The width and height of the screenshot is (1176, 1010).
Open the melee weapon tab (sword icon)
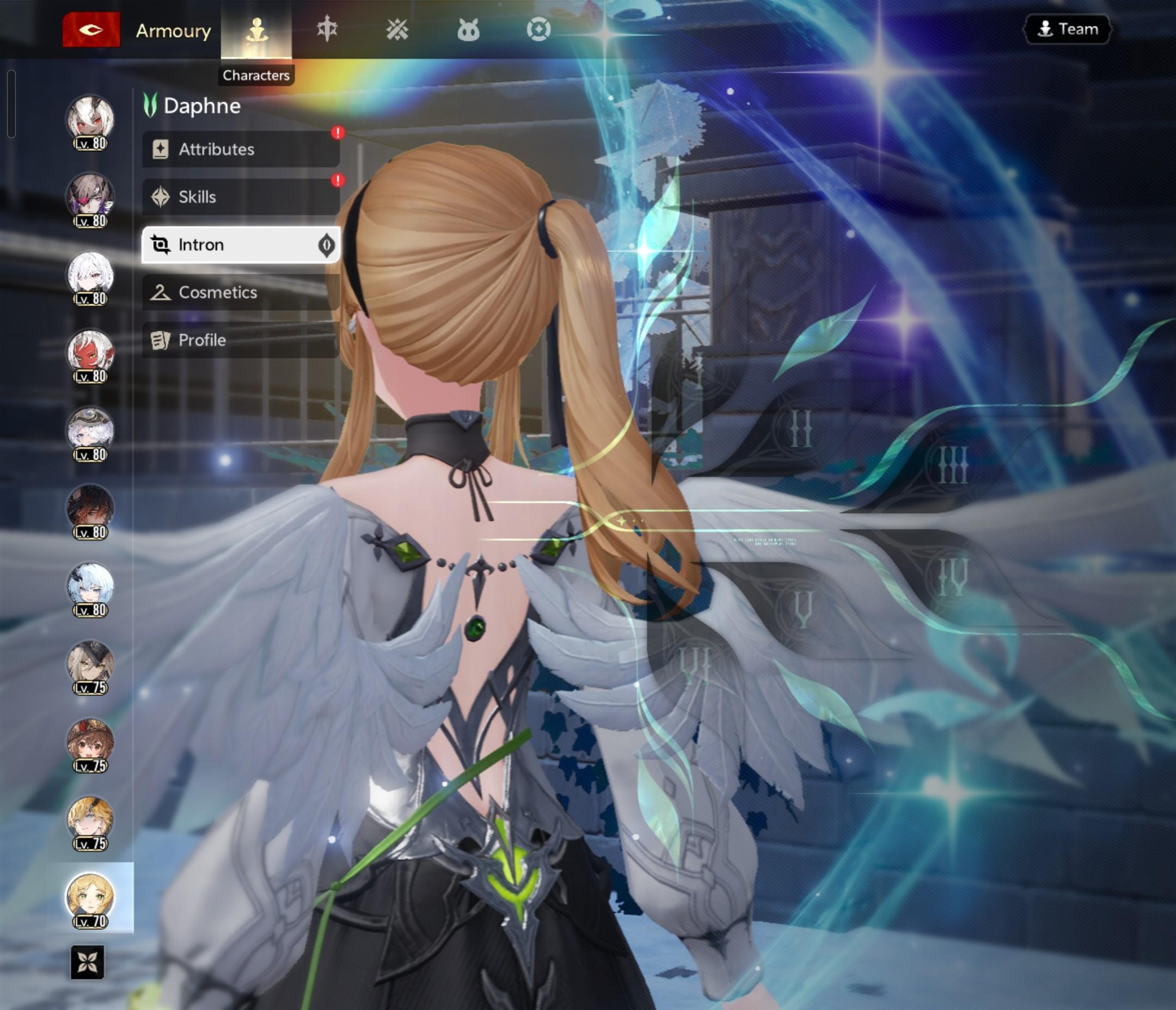327,29
